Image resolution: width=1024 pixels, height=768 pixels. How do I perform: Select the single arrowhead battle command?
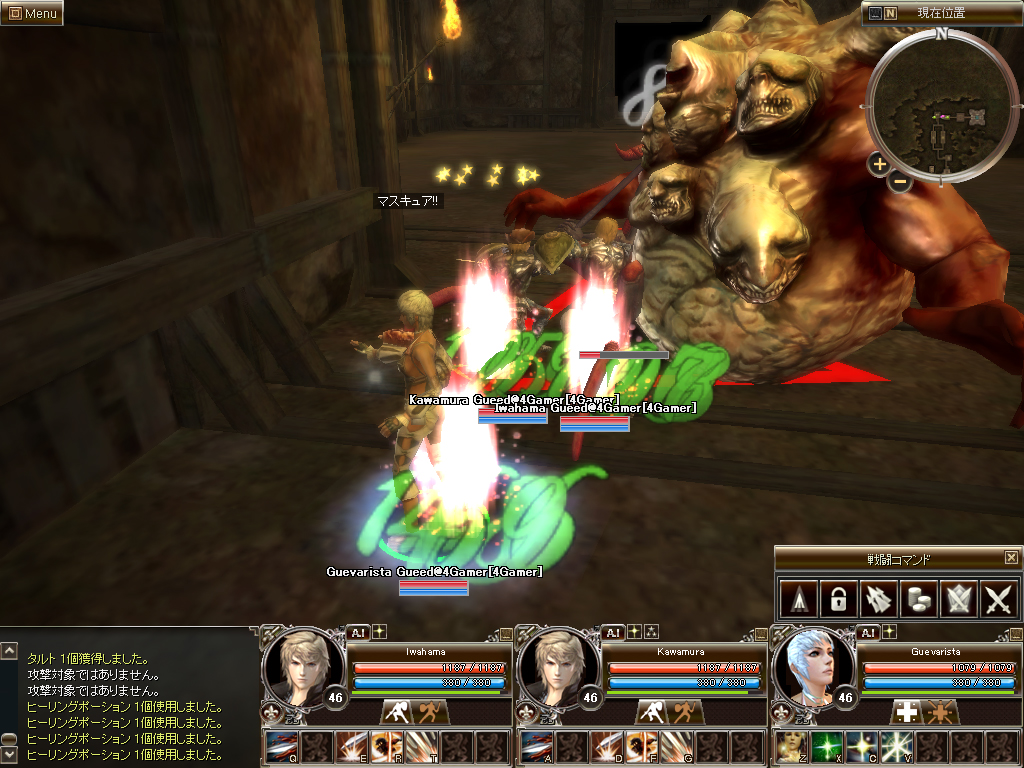tap(797, 599)
